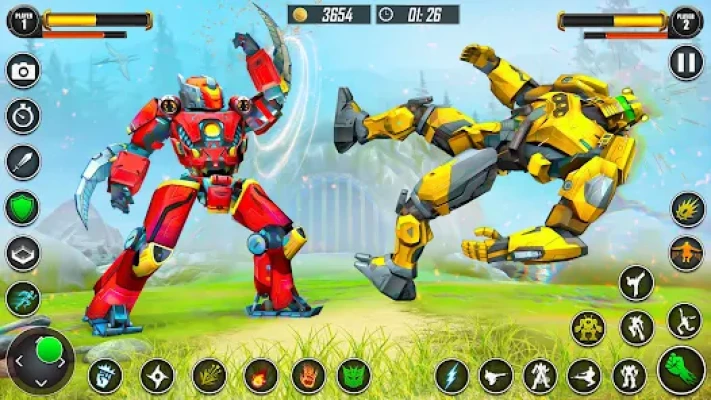The height and width of the screenshot is (400, 711).
Task: Tap the yellow robot head icon
Action: (x=588, y=327)
